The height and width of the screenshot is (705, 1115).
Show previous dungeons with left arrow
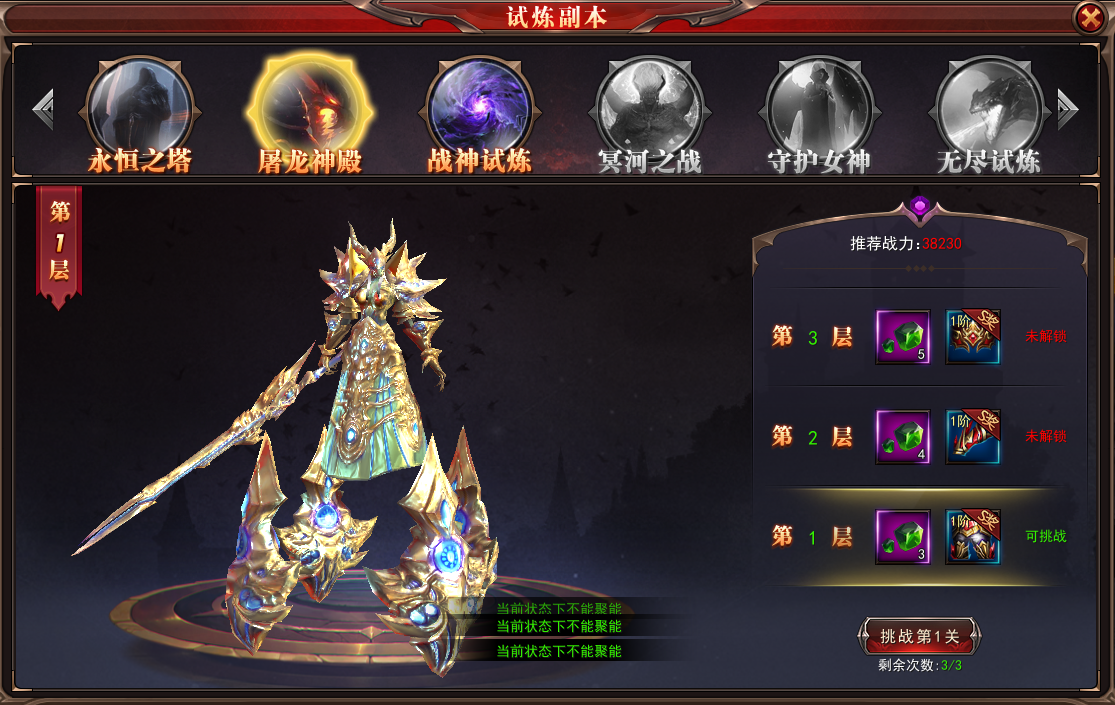click(42, 109)
